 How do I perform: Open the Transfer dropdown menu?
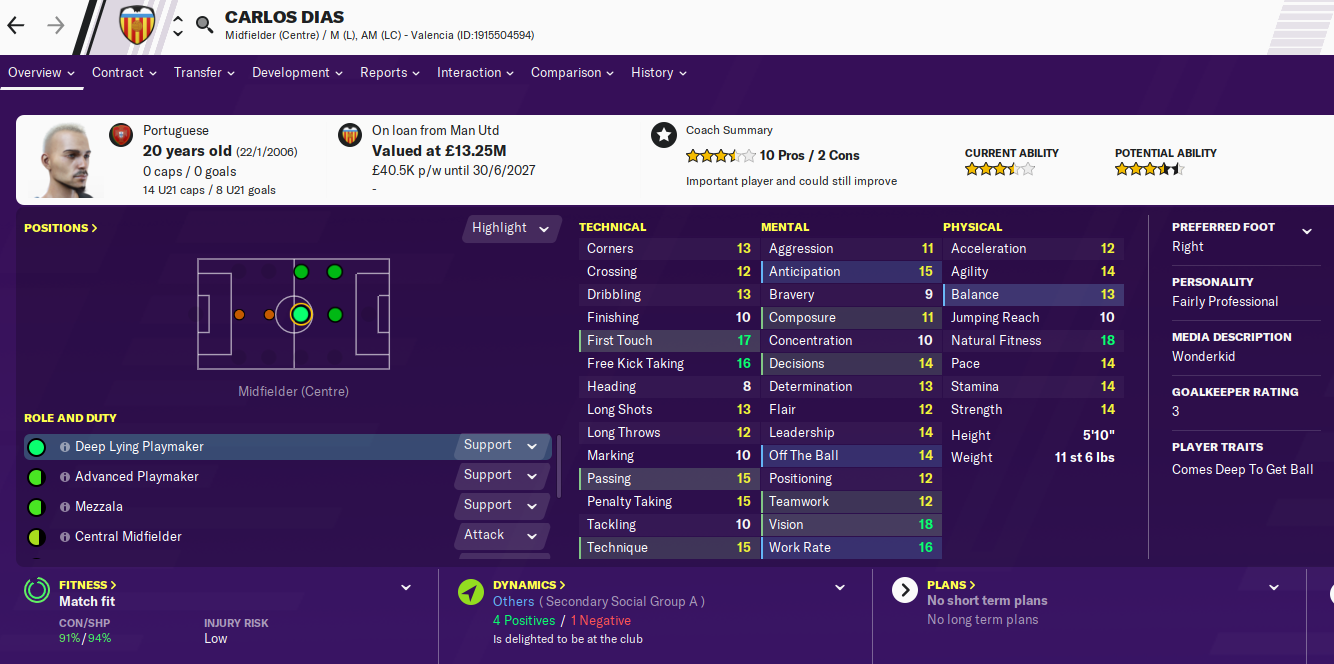(x=204, y=73)
